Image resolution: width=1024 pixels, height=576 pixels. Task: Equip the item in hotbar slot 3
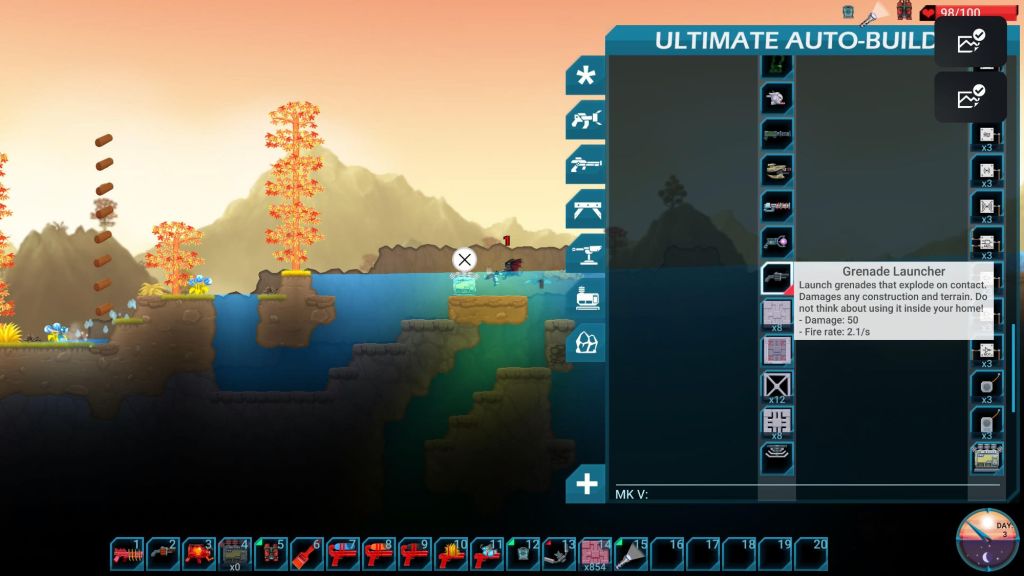198,553
